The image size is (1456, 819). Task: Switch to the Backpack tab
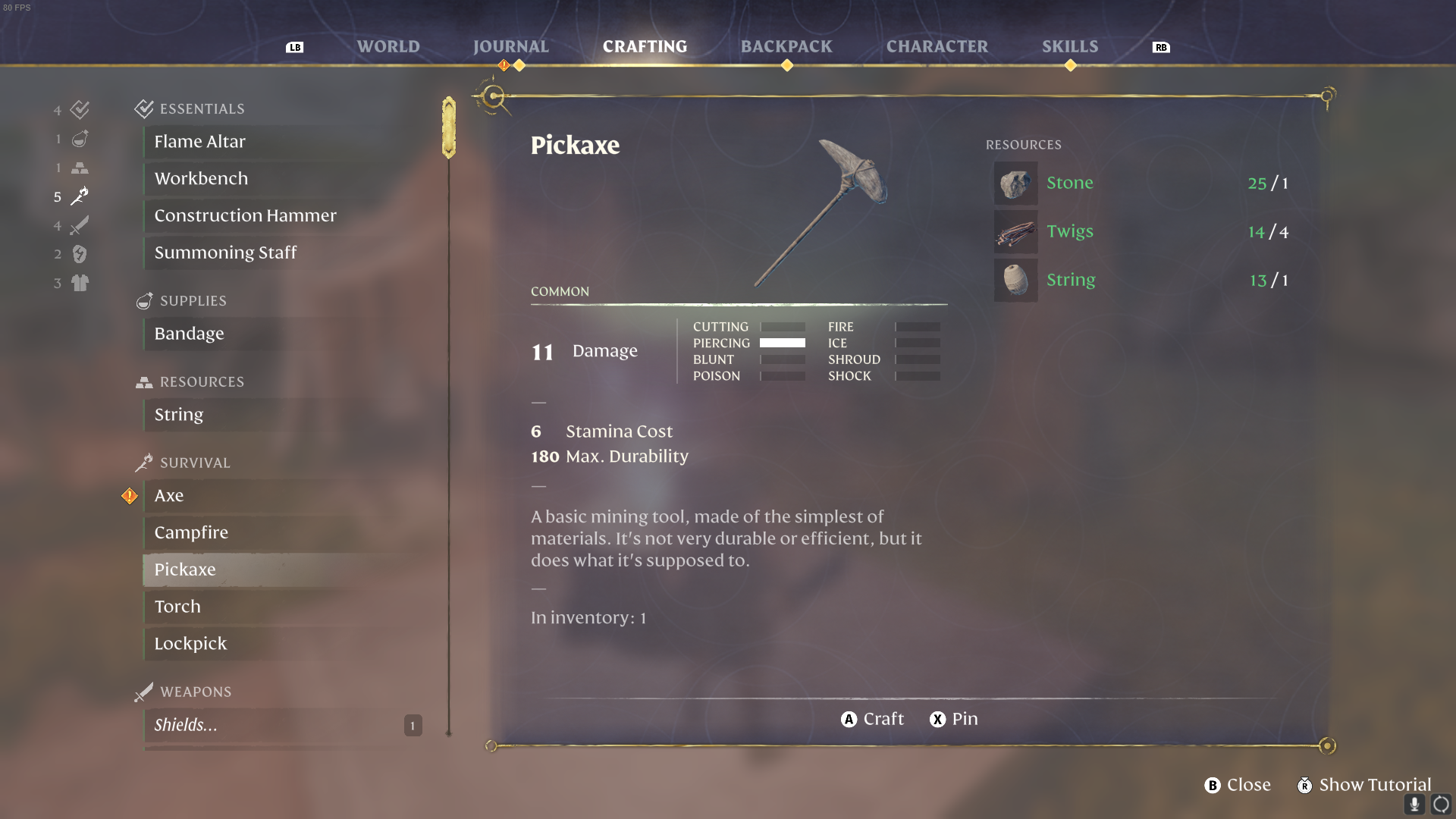click(x=786, y=46)
